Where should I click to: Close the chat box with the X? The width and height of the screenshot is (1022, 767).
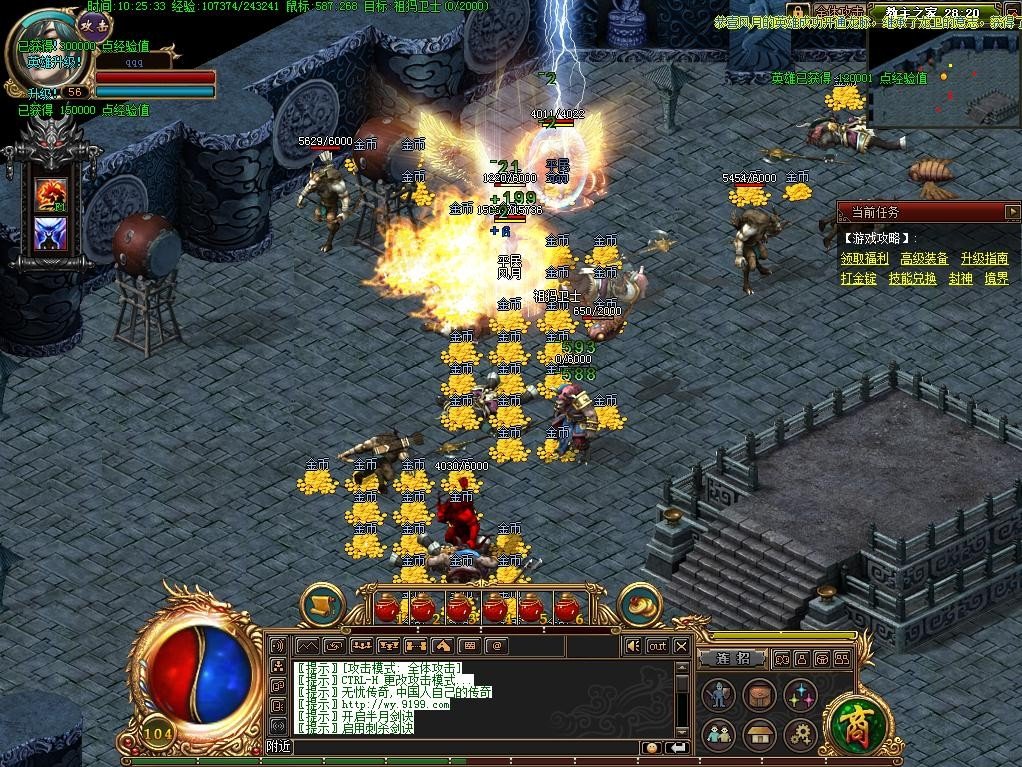point(681,646)
